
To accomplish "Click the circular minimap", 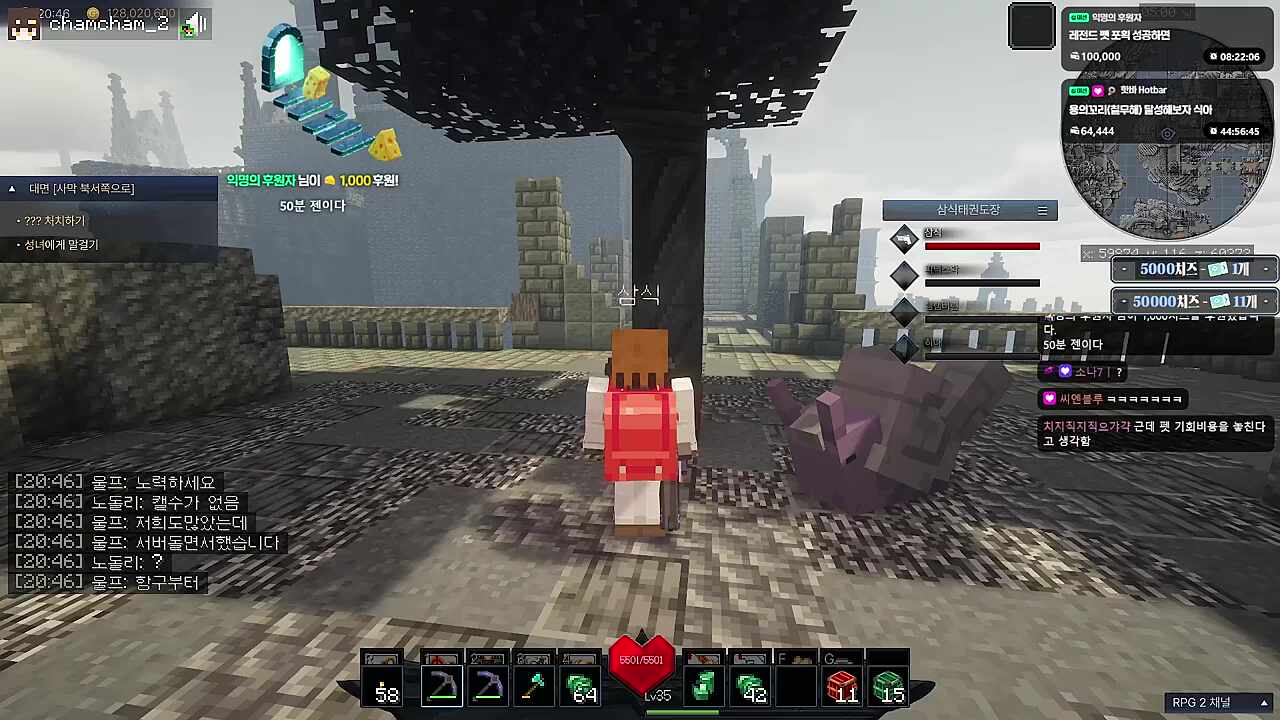I will click(1166, 170).
